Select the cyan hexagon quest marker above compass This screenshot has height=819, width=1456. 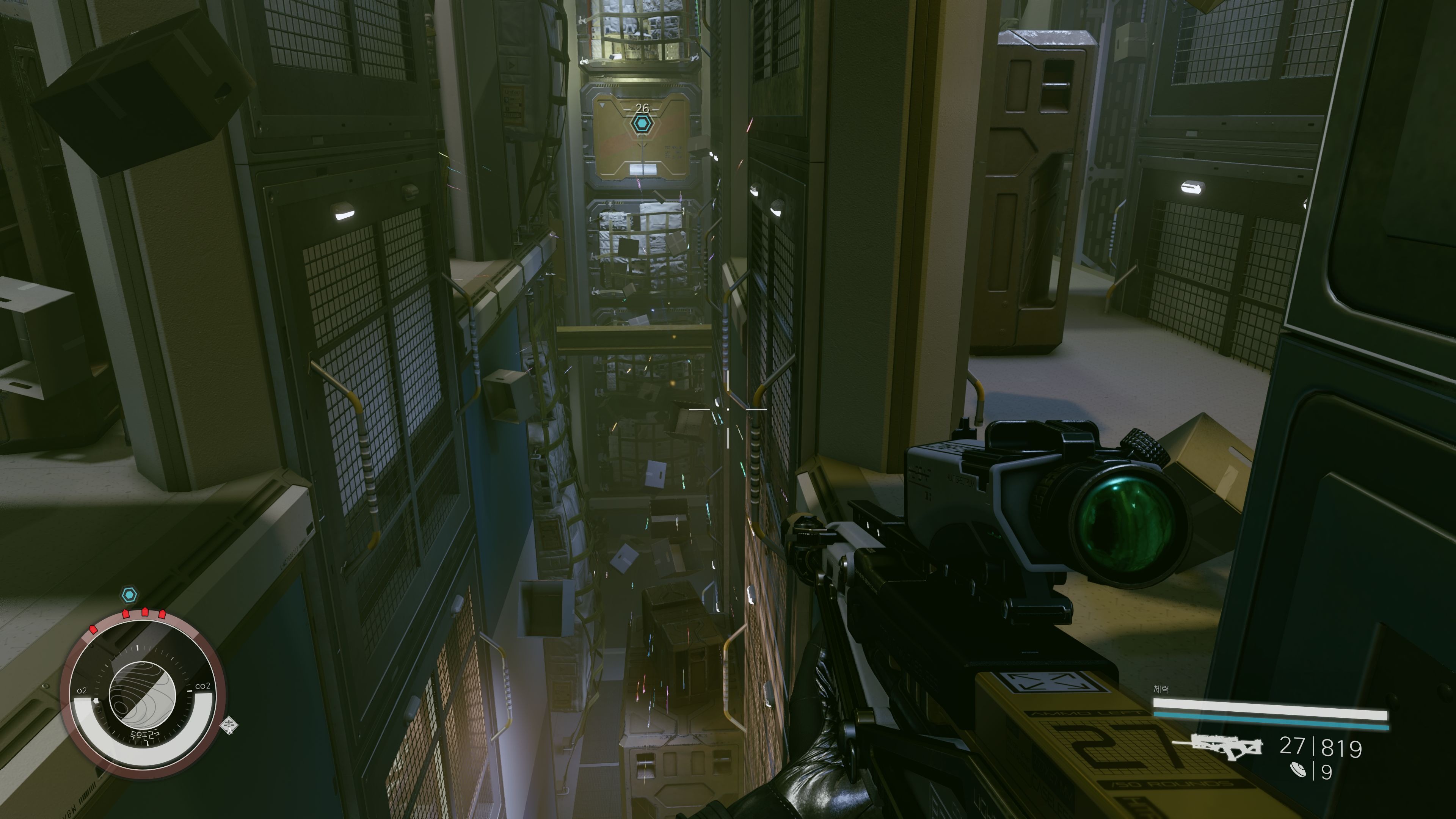point(129,595)
